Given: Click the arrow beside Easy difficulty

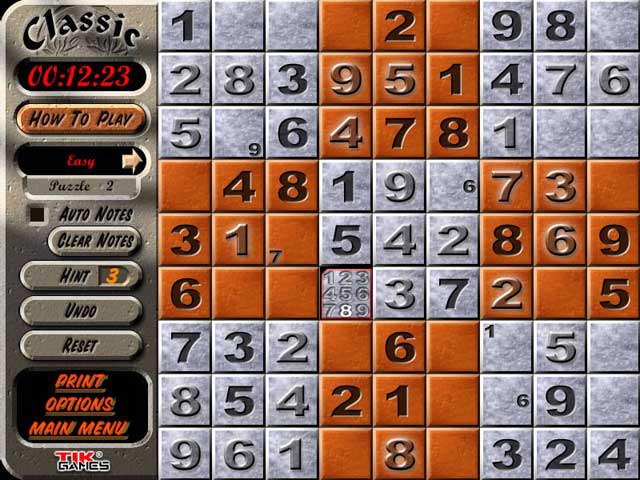Looking at the screenshot, I should point(133,159).
